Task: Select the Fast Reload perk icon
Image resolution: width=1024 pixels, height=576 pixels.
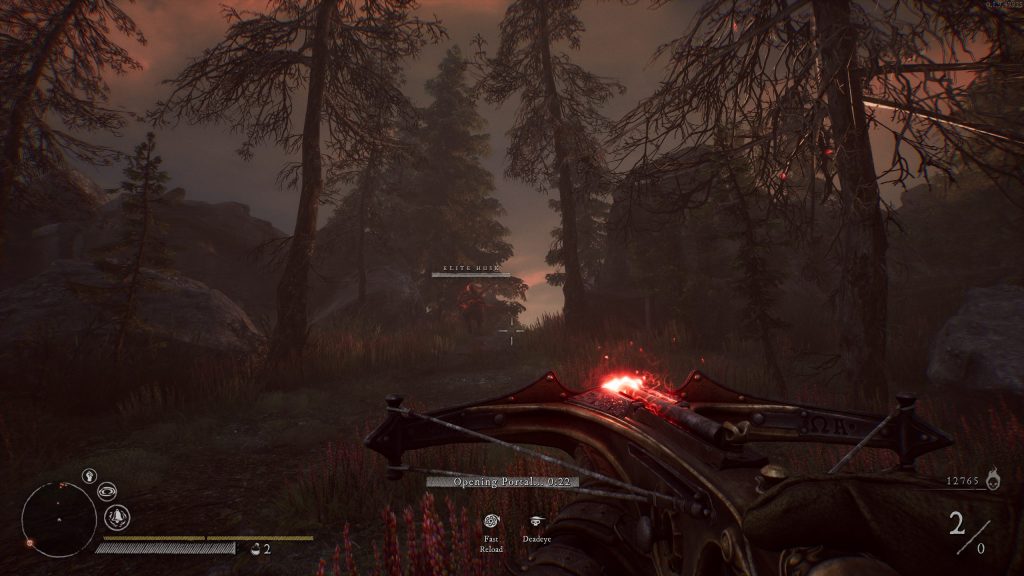Action: [490, 521]
